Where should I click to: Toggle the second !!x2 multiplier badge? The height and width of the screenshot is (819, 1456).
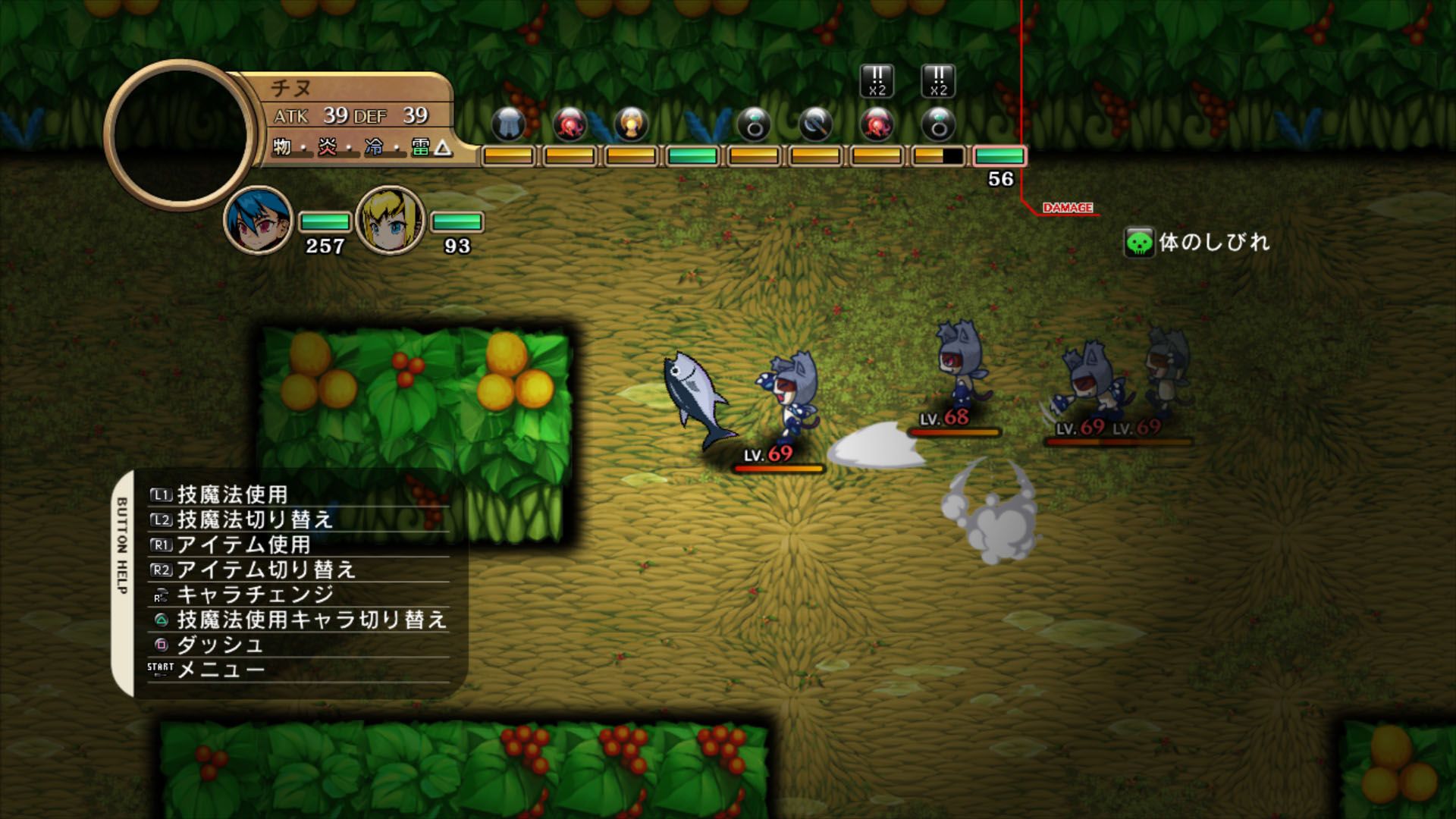point(938,81)
